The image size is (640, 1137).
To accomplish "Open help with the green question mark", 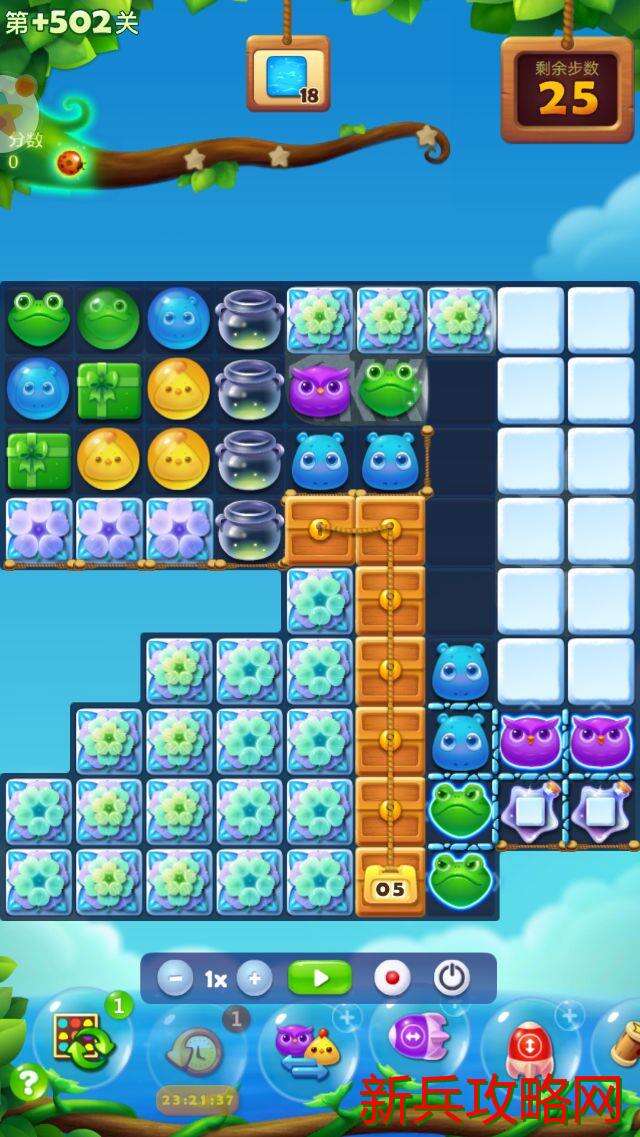I will (27, 1083).
